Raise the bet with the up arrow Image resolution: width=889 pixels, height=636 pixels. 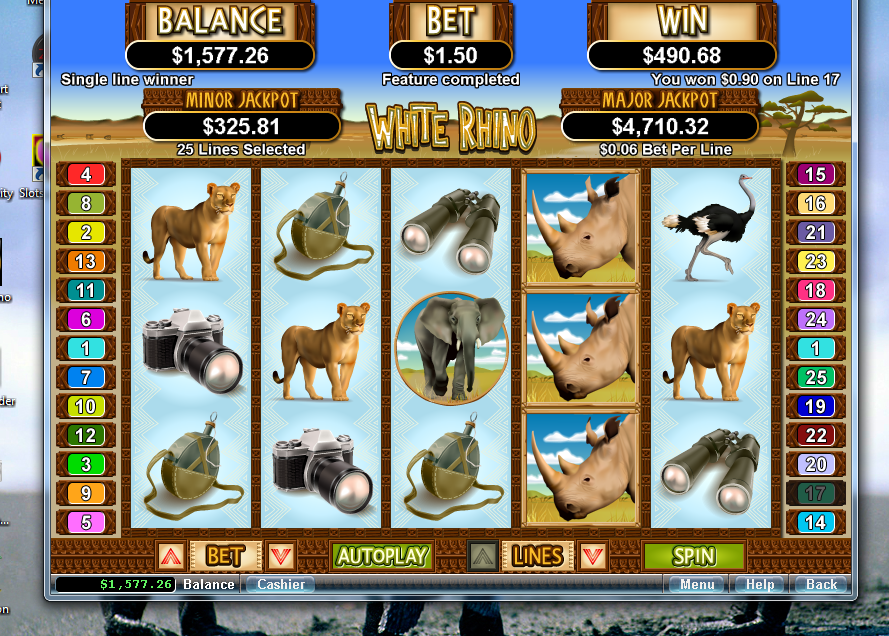170,556
